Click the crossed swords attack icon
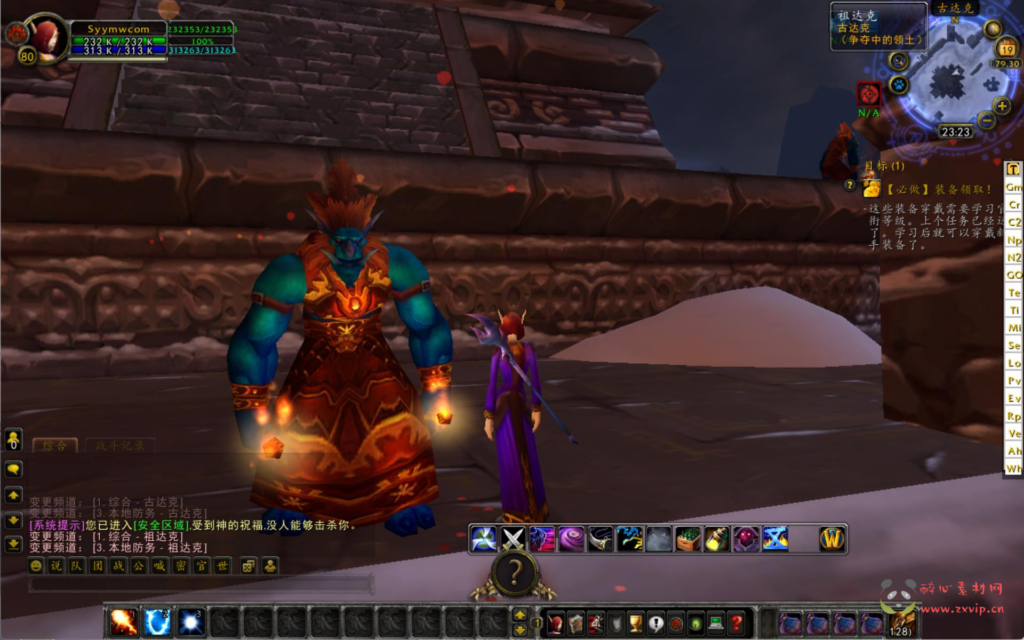Viewport: 1024px width, 640px height. click(x=513, y=539)
